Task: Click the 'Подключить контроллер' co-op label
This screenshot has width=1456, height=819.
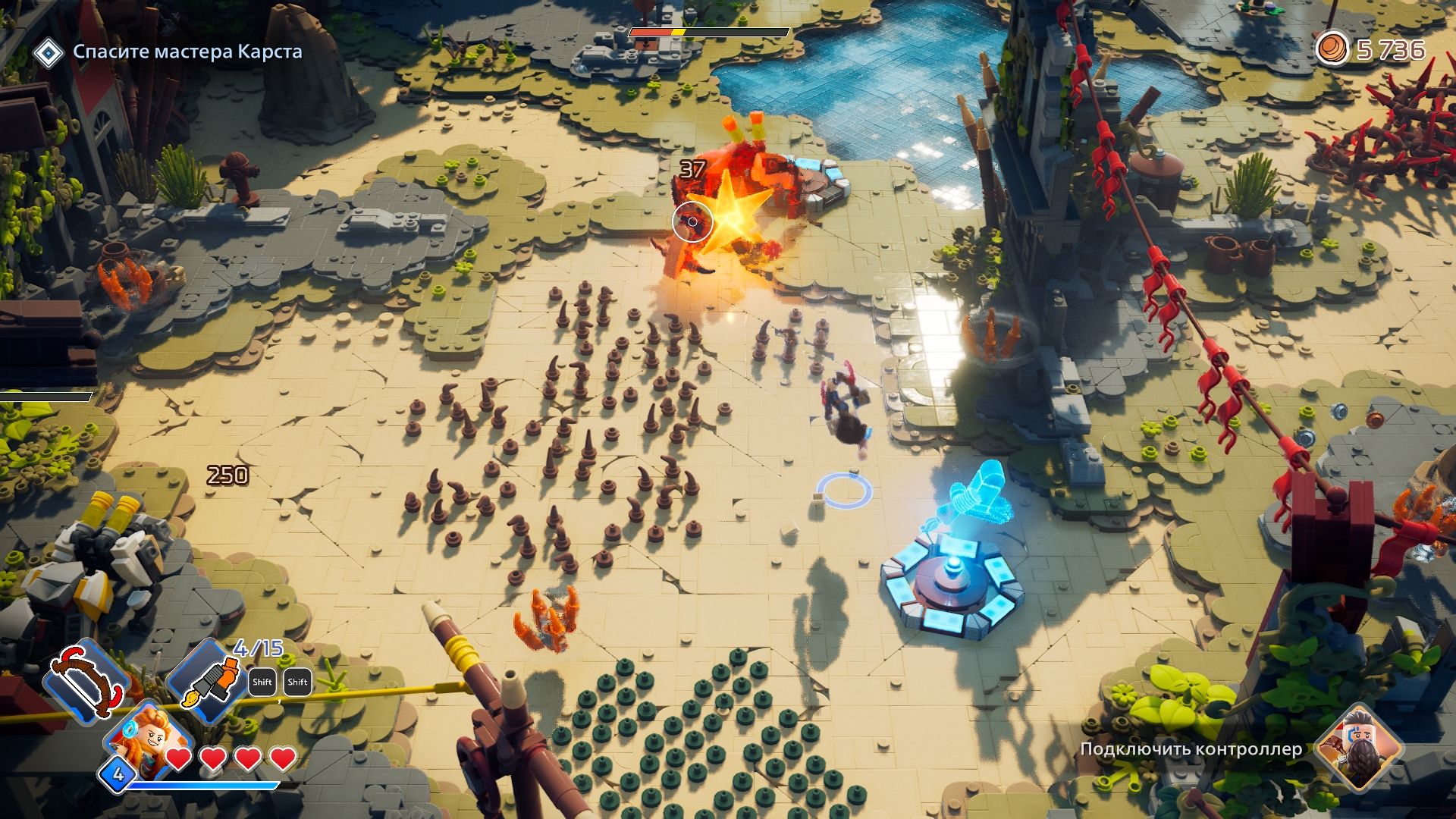Action: (x=1191, y=749)
